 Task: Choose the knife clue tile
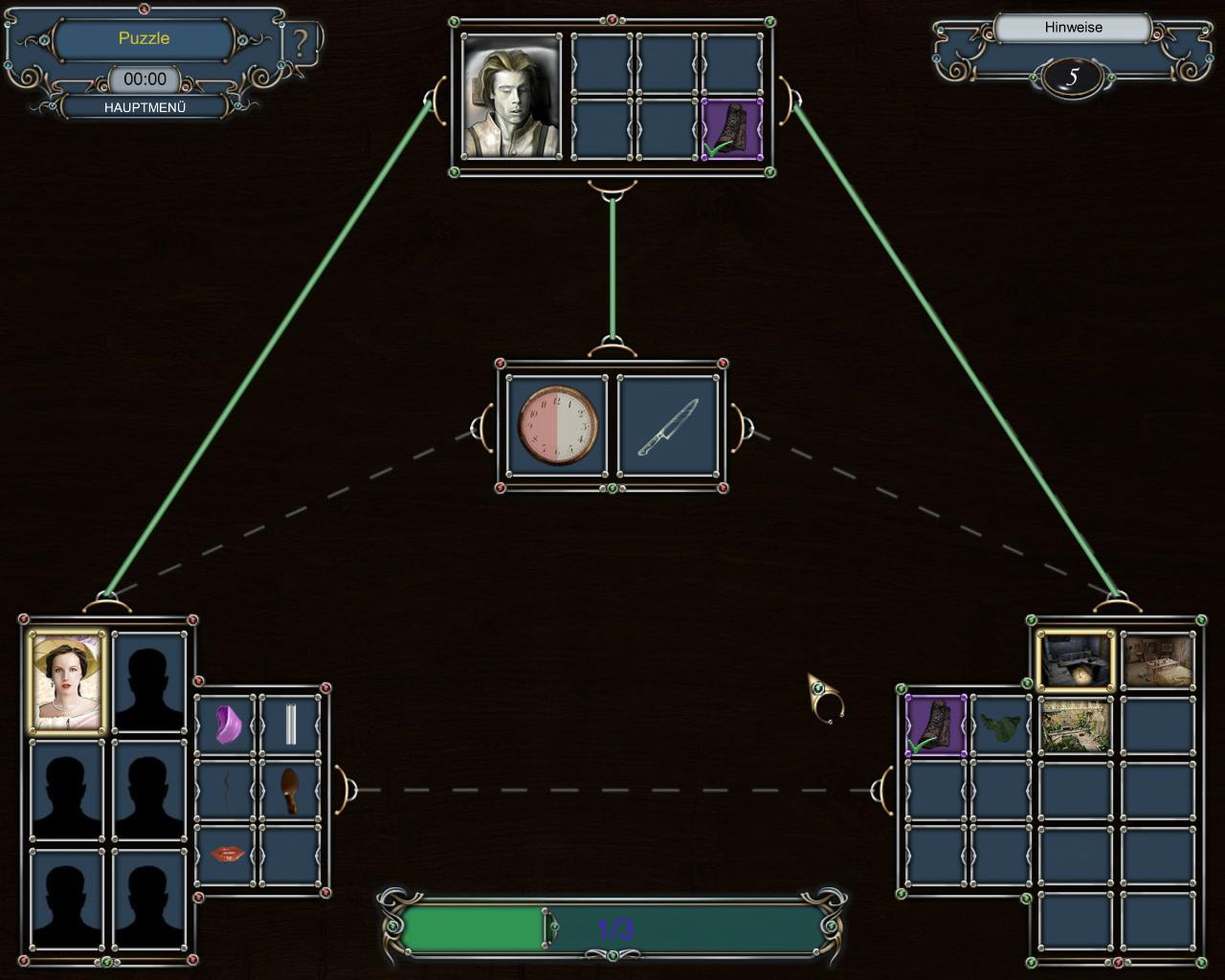point(668,425)
